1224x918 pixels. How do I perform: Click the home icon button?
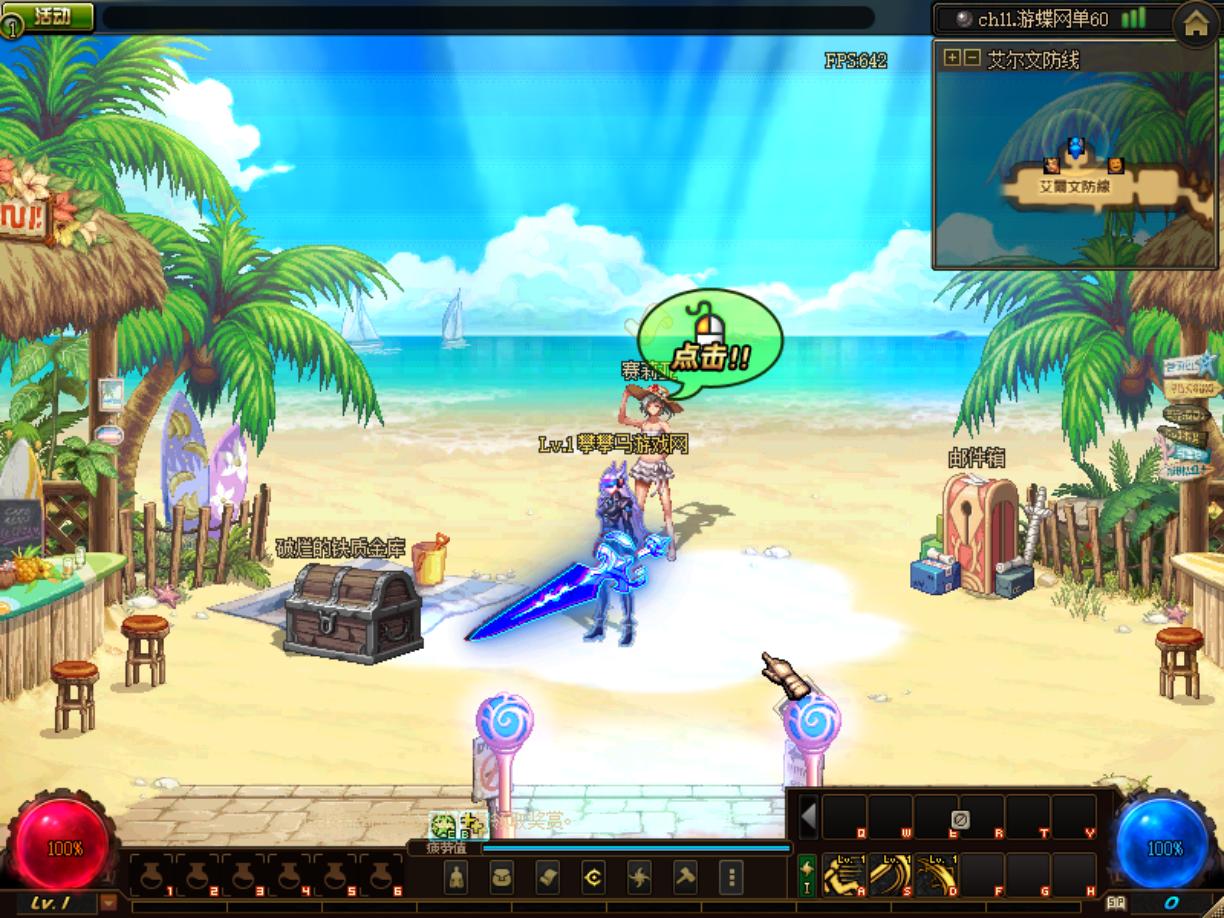[1196, 24]
